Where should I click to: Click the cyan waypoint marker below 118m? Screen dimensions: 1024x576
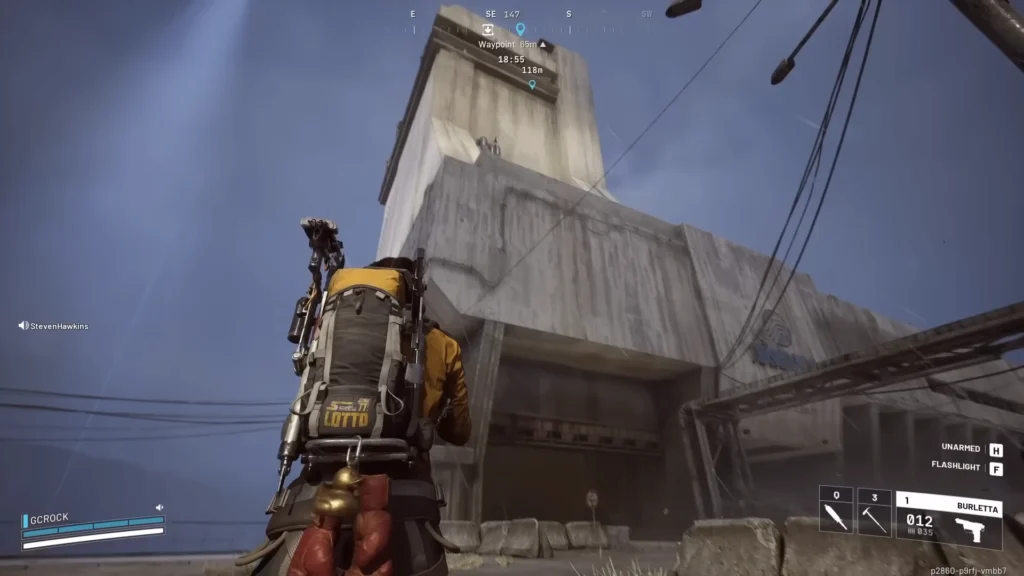click(x=532, y=85)
